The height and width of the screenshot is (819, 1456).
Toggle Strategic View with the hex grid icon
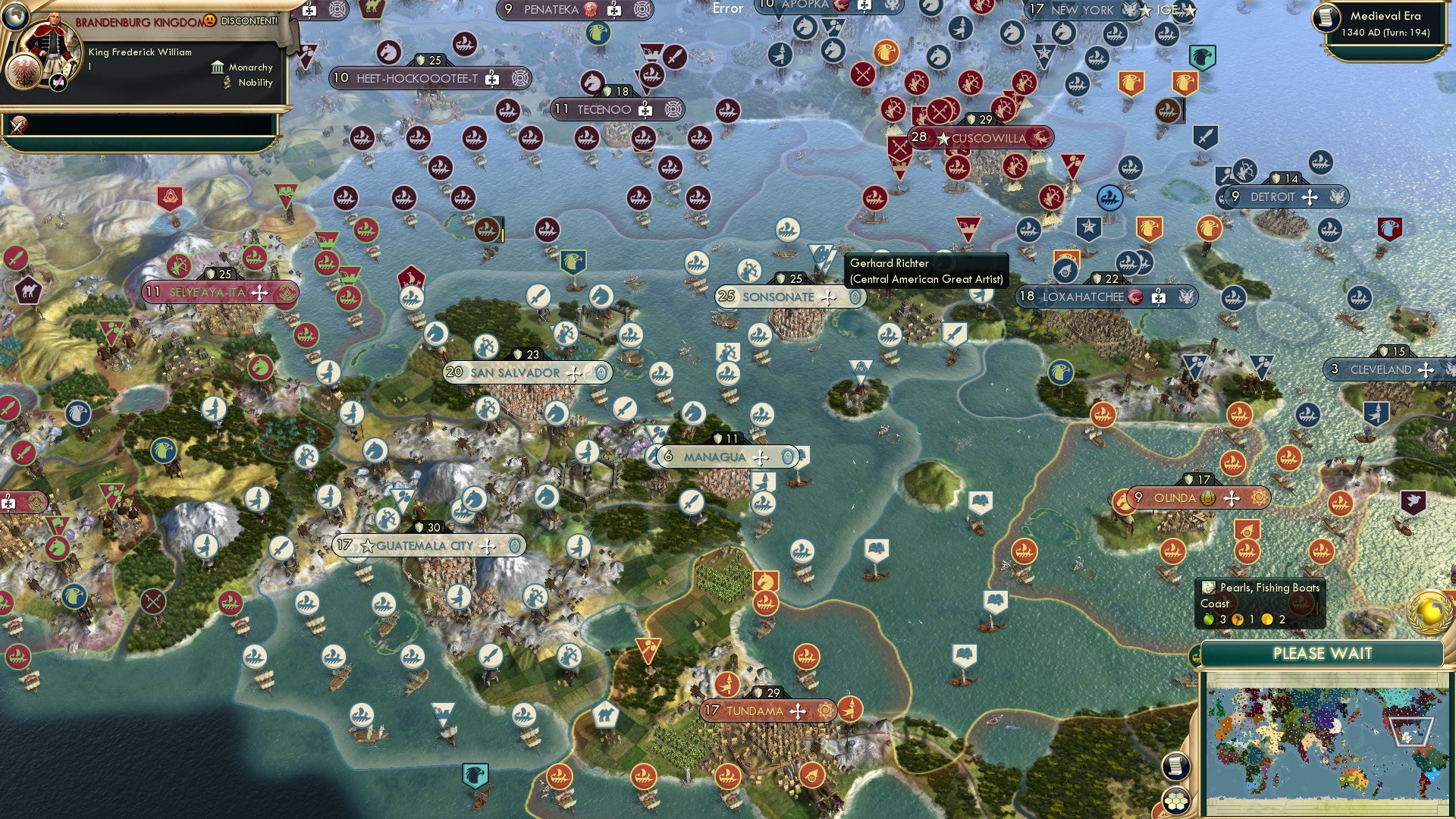coord(1176,801)
